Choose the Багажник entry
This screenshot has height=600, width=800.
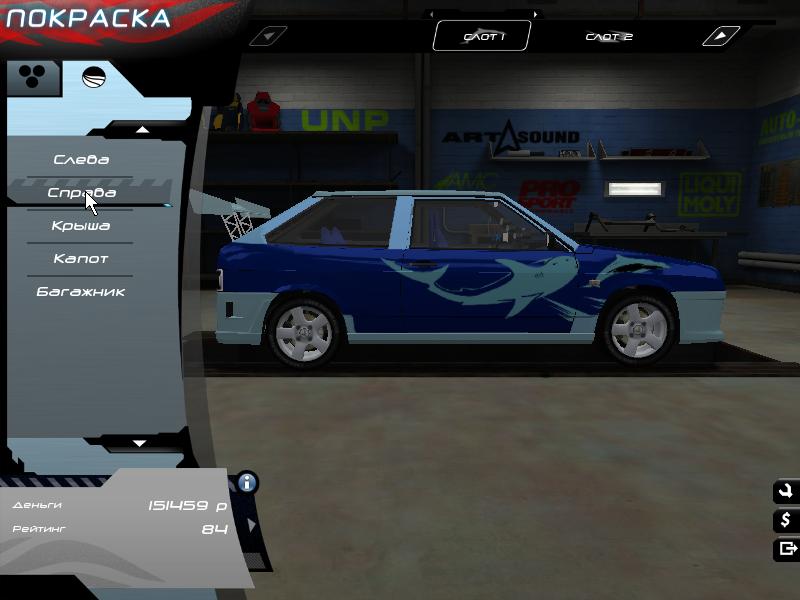[81, 292]
